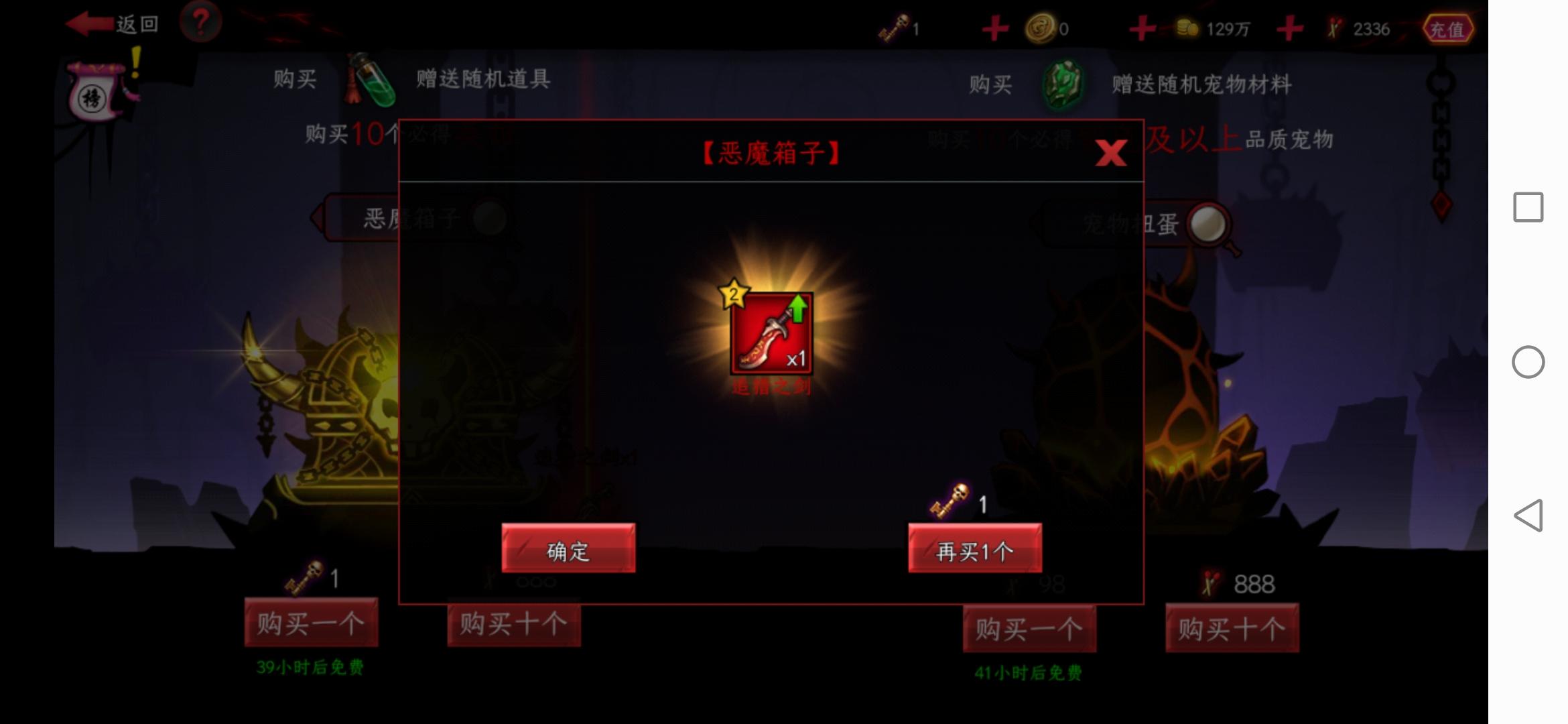The height and width of the screenshot is (724, 1568).
Task: Open the 充值 recharge screen
Action: pos(1449,28)
